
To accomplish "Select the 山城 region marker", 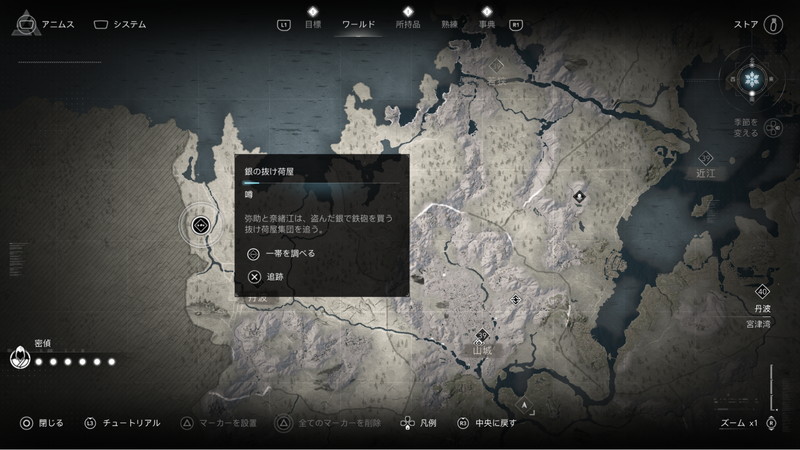I will tap(483, 337).
